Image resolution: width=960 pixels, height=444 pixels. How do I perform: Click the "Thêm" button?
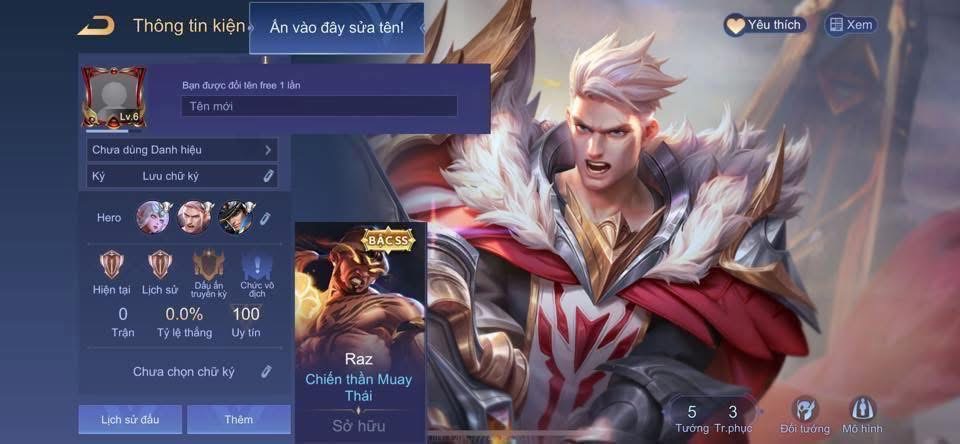(x=238, y=419)
